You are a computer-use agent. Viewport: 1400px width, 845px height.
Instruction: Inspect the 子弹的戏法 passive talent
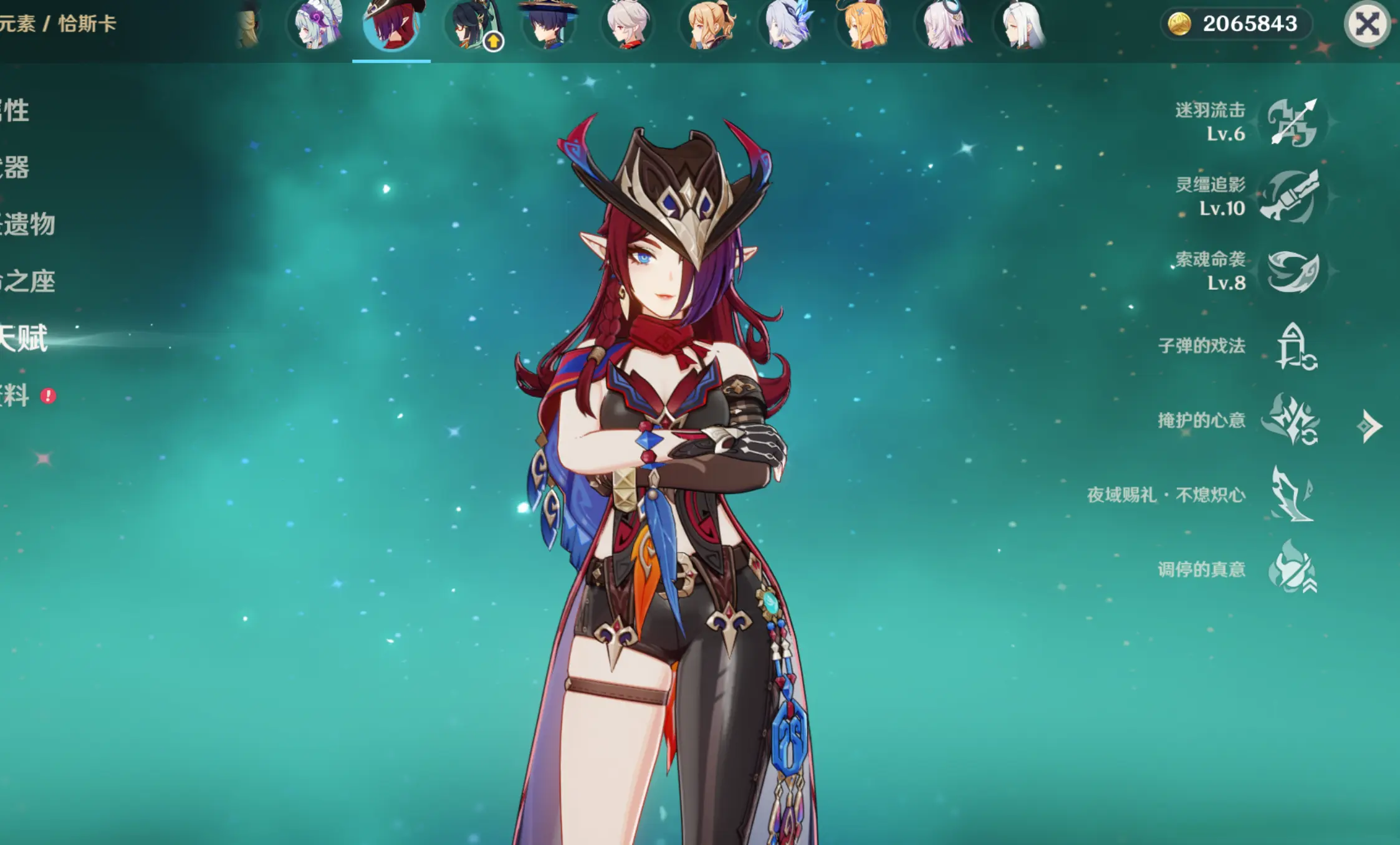point(1293,346)
